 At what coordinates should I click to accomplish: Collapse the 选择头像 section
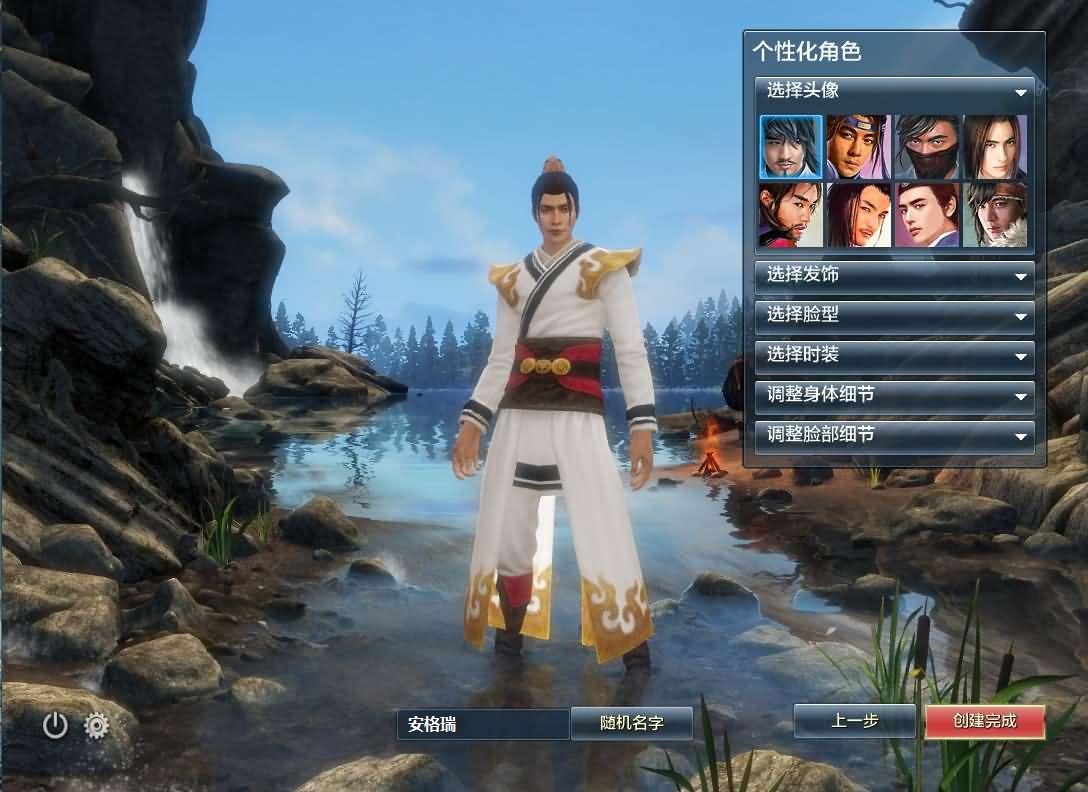(895, 91)
